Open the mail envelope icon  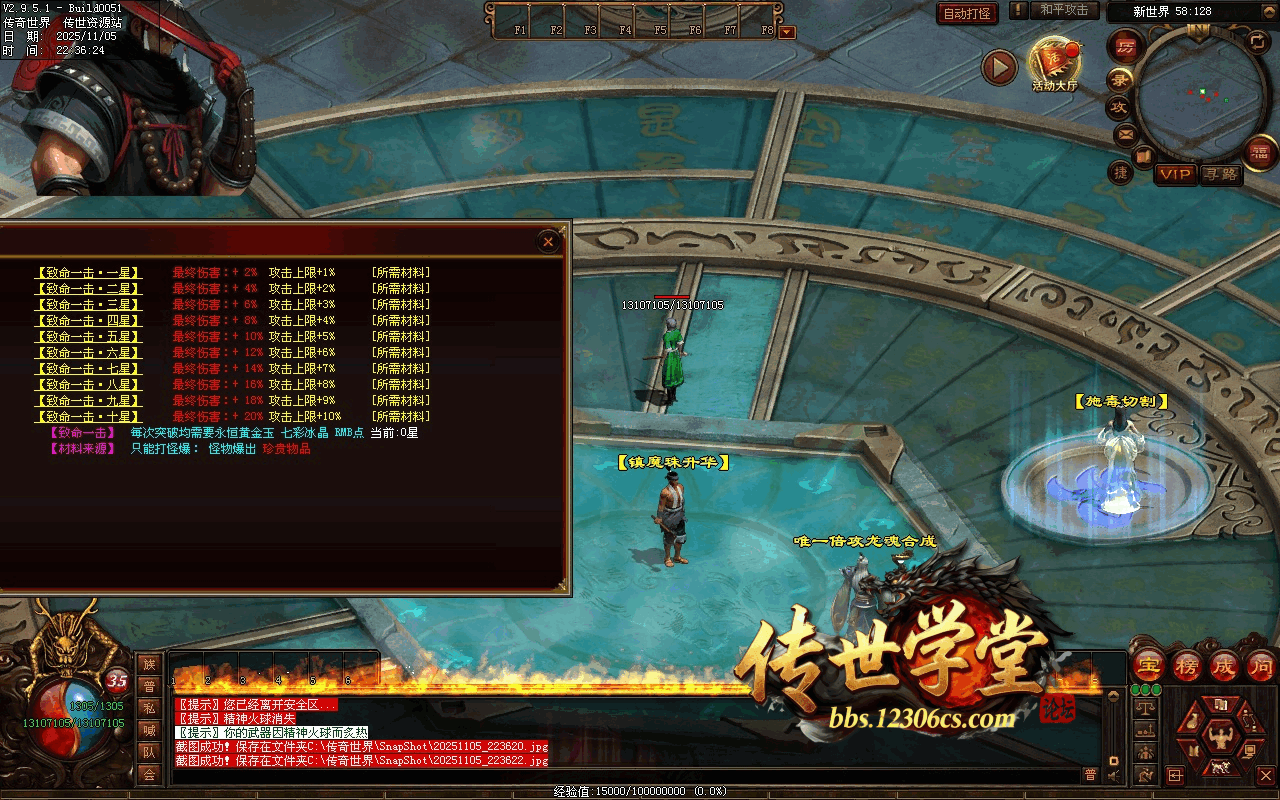click(x=1126, y=133)
